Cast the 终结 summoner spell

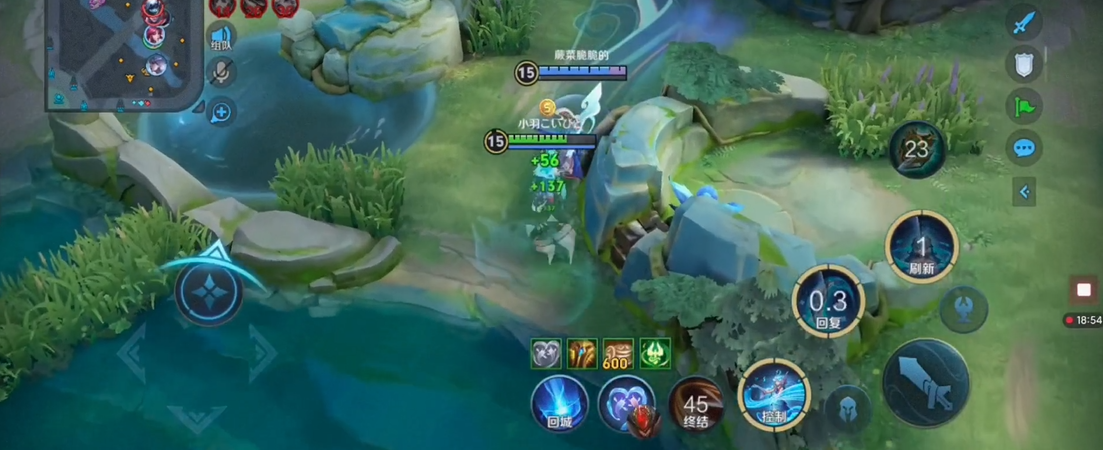[696, 404]
